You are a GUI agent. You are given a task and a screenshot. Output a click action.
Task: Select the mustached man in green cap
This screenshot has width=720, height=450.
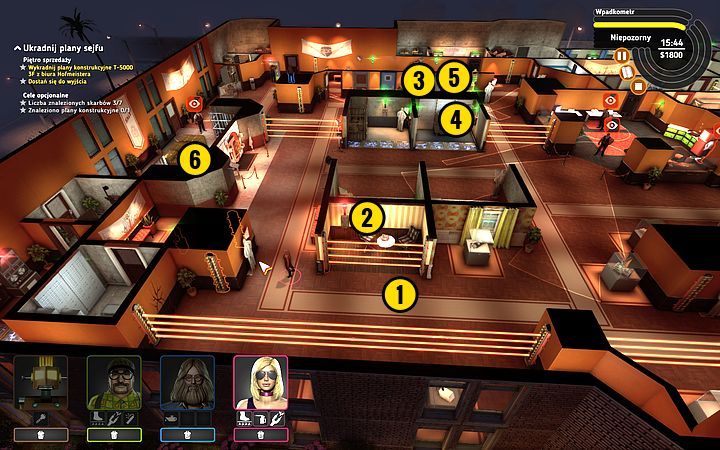(114, 382)
